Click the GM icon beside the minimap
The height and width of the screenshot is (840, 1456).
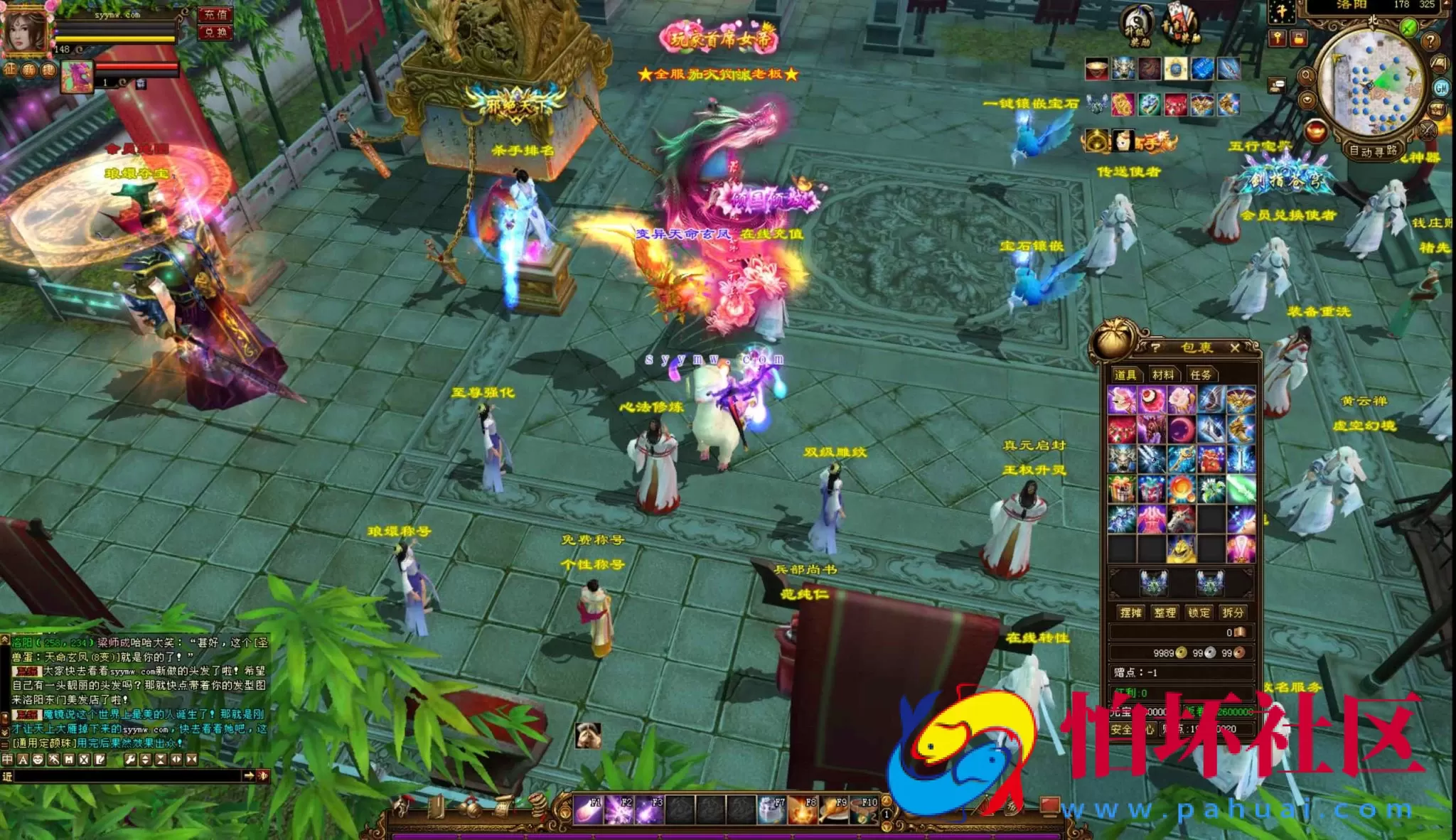coord(1442,87)
